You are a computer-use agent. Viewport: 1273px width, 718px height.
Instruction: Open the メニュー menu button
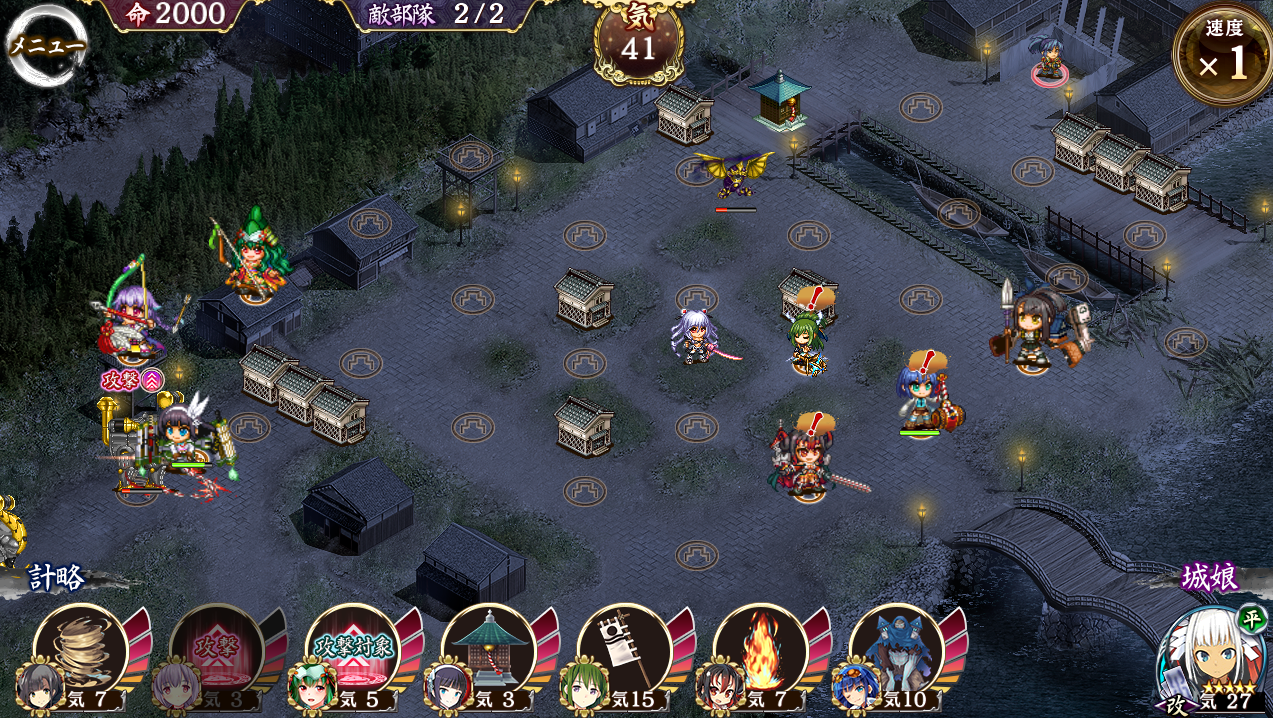coord(47,46)
